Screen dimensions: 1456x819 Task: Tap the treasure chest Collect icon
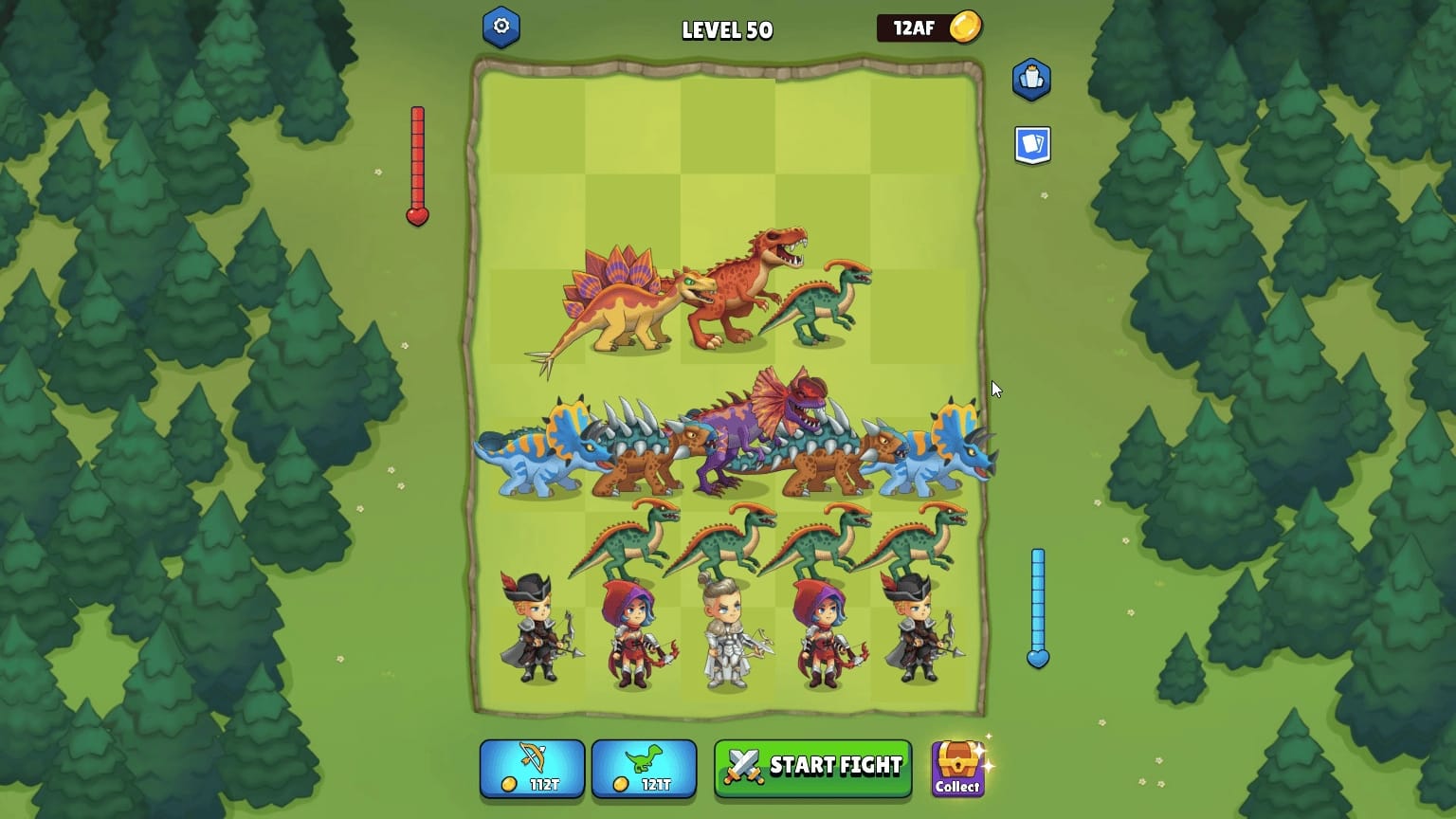click(x=956, y=758)
